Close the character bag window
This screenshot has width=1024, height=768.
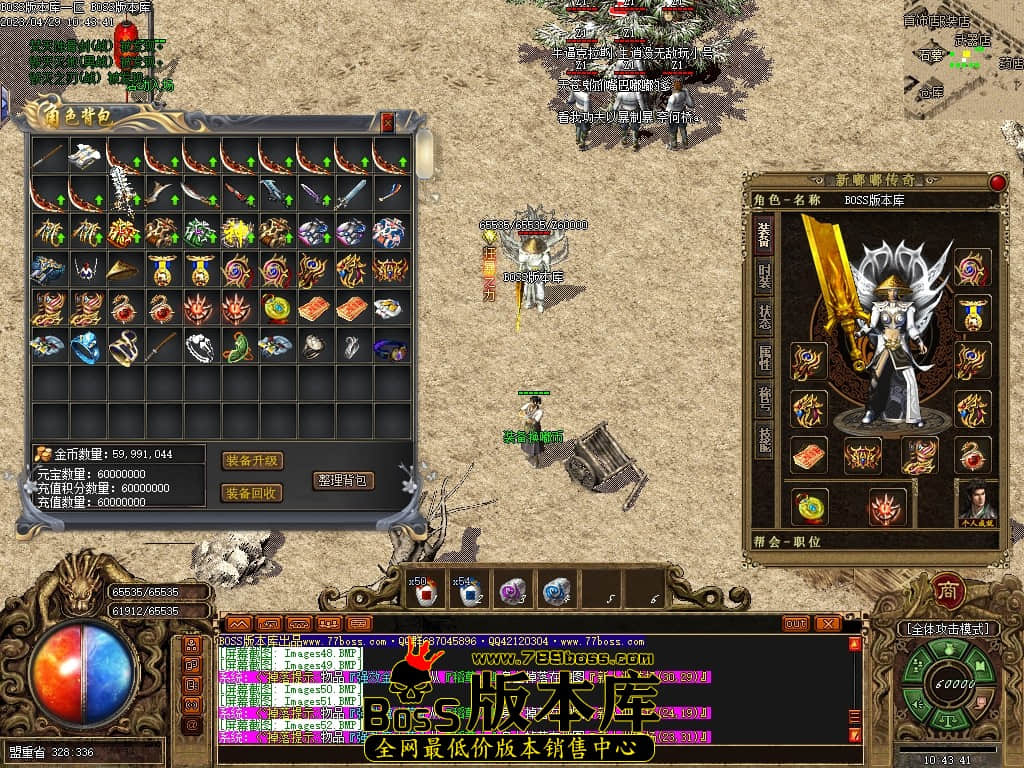388,123
